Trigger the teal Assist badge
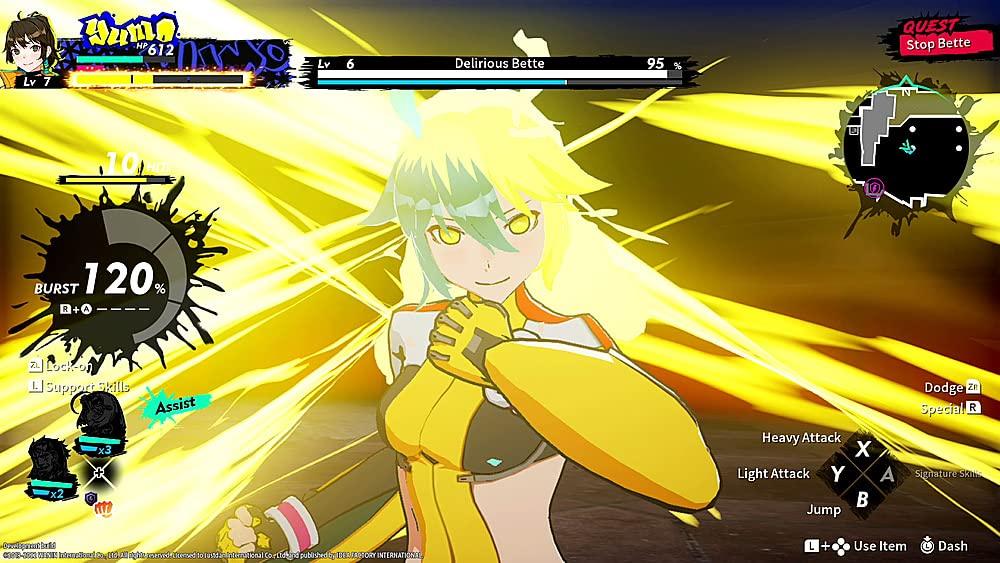The image size is (1000, 563). [177, 405]
